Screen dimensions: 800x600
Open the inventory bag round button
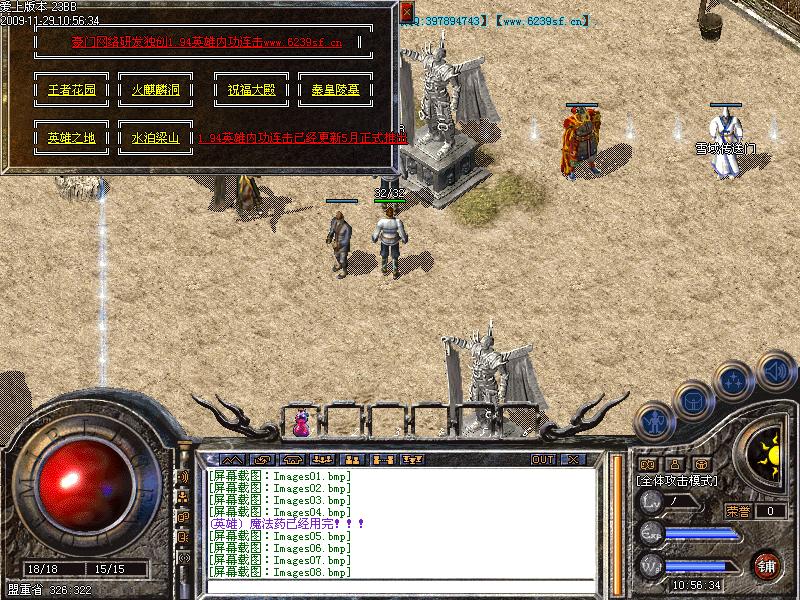coord(694,400)
